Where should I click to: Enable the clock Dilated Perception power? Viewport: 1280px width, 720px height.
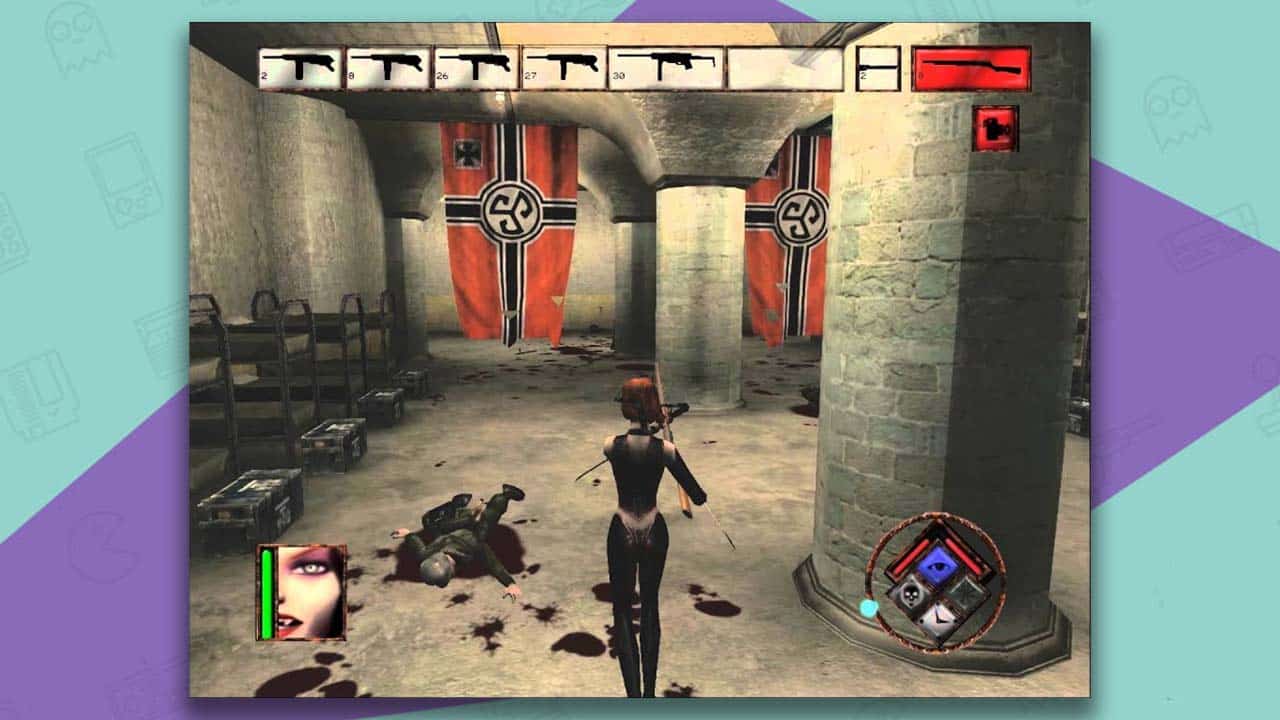coord(939,617)
